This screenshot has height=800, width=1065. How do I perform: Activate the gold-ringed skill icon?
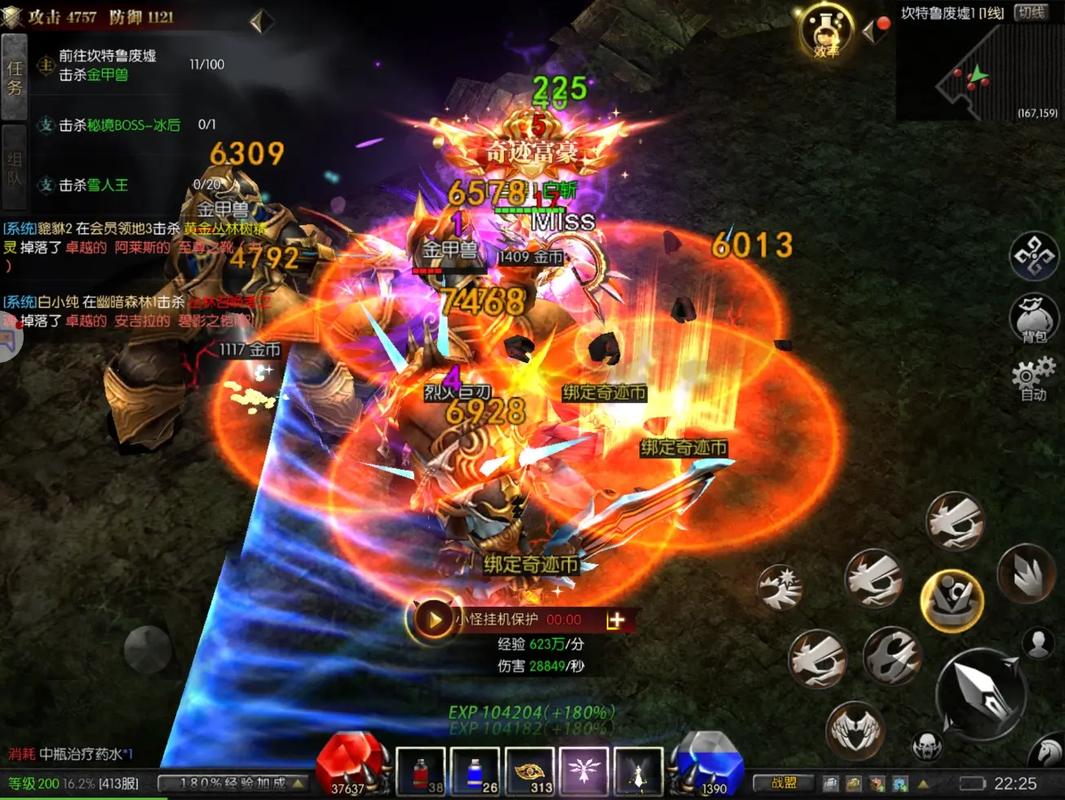click(952, 600)
